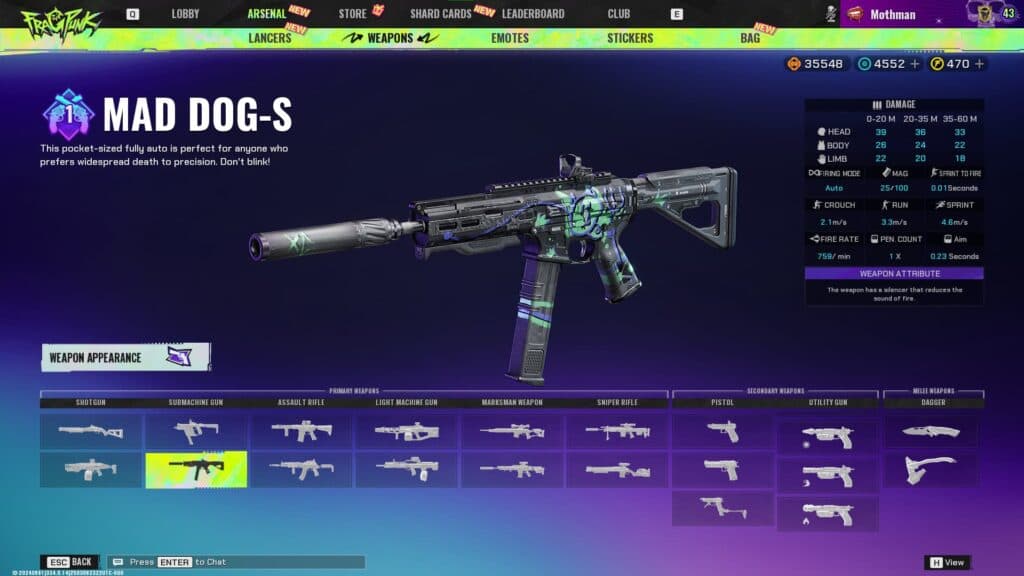Switch to the Shard Cards tab
The width and height of the screenshot is (1024, 576).
441,14
